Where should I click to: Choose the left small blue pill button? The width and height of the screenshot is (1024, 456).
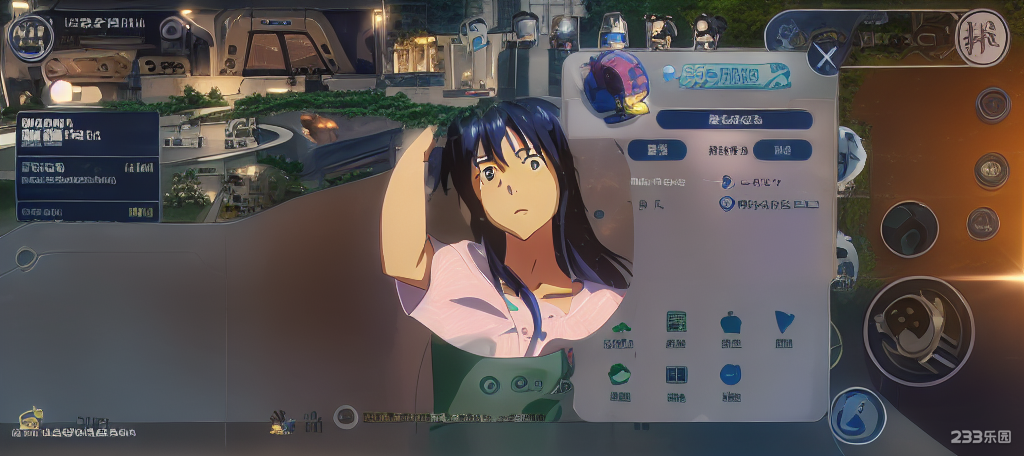click(657, 150)
